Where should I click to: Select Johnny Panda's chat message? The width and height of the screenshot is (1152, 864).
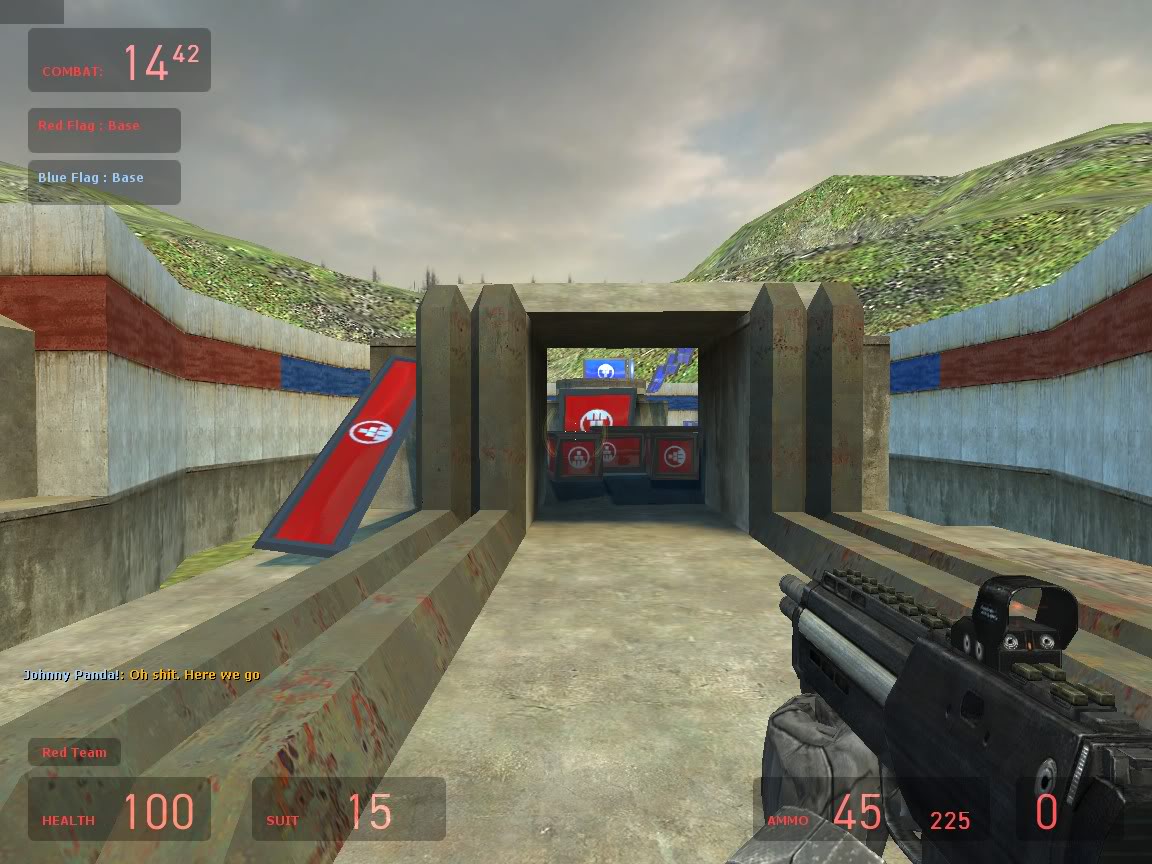141,675
